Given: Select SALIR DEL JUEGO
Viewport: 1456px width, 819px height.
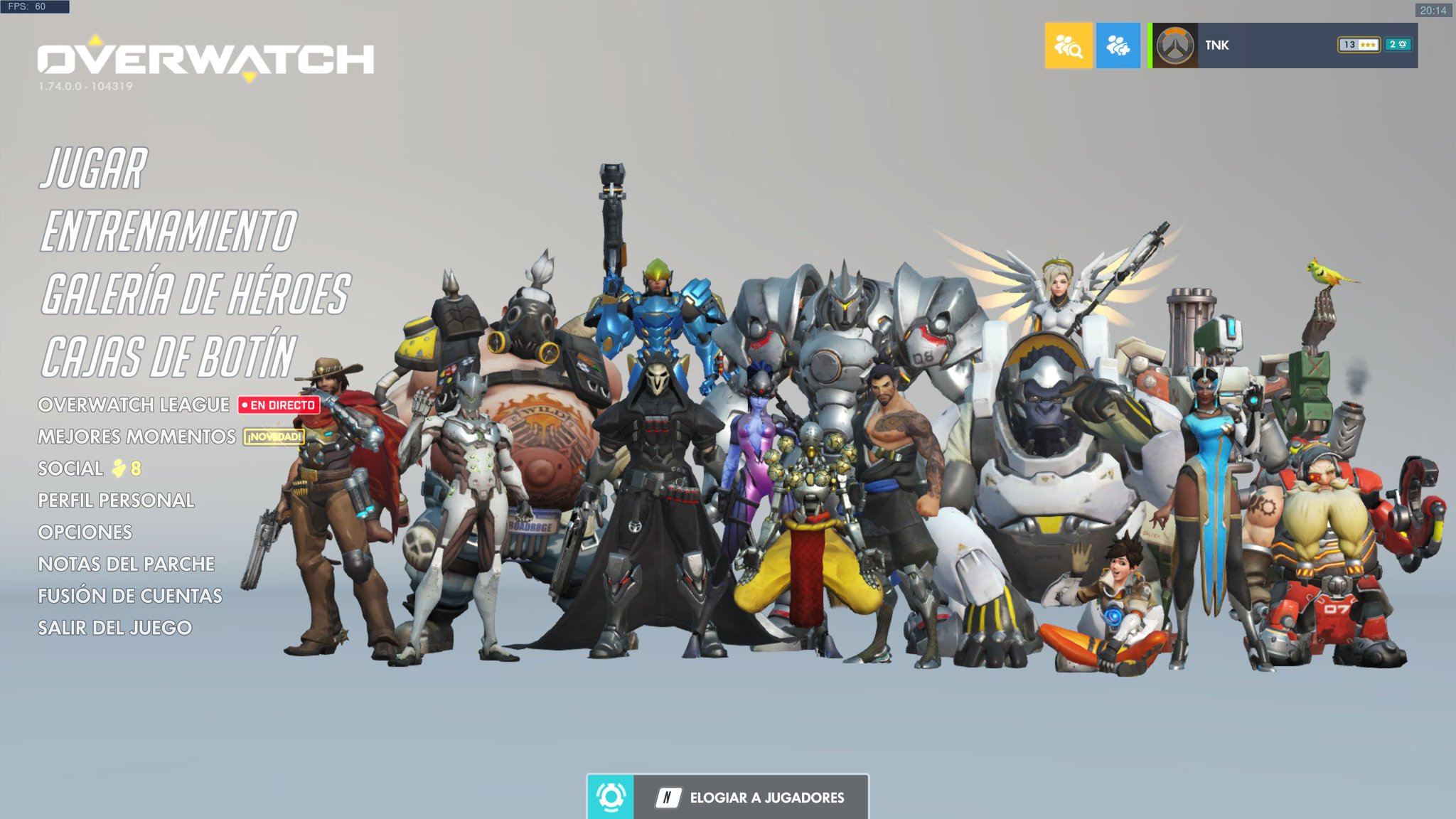Looking at the screenshot, I should tap(116, 628).
